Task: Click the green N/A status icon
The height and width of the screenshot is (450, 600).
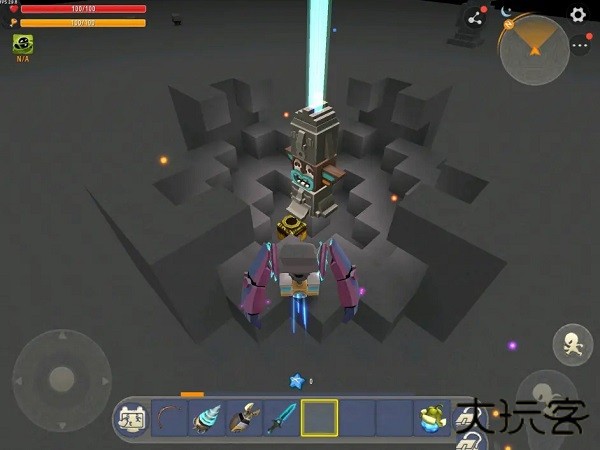Action: tap(22, 44)
